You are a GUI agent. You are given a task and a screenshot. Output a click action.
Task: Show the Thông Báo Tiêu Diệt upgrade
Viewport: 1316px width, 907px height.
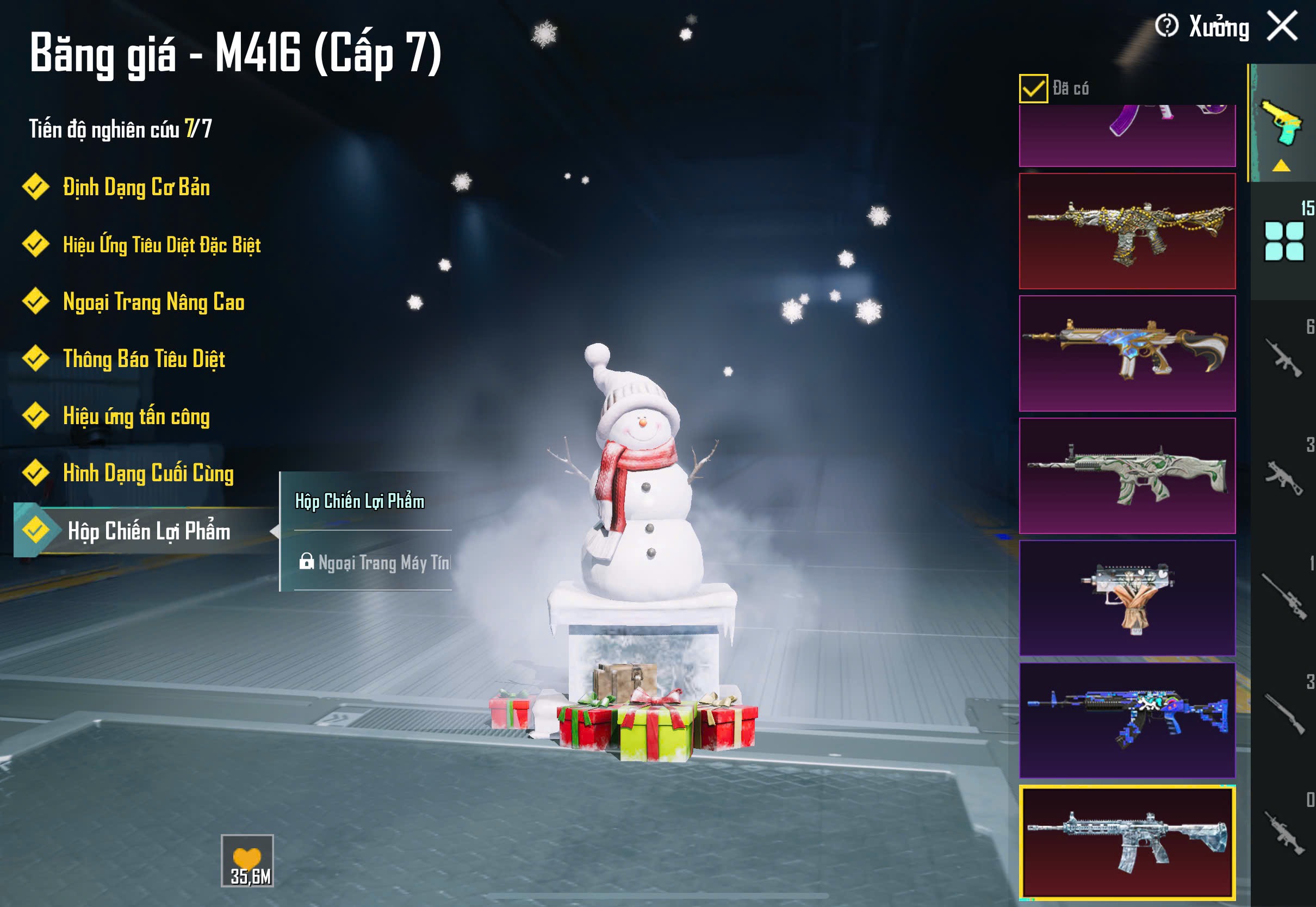[143, 359]
